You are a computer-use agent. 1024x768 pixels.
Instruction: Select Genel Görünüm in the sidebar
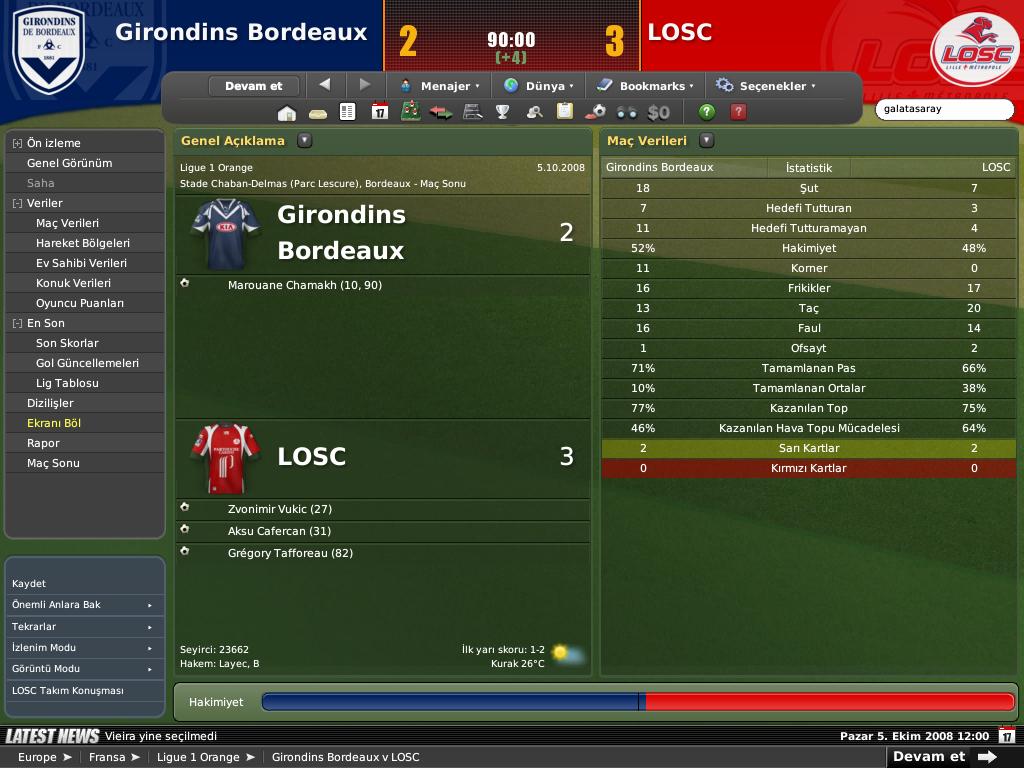pos(69,163)
